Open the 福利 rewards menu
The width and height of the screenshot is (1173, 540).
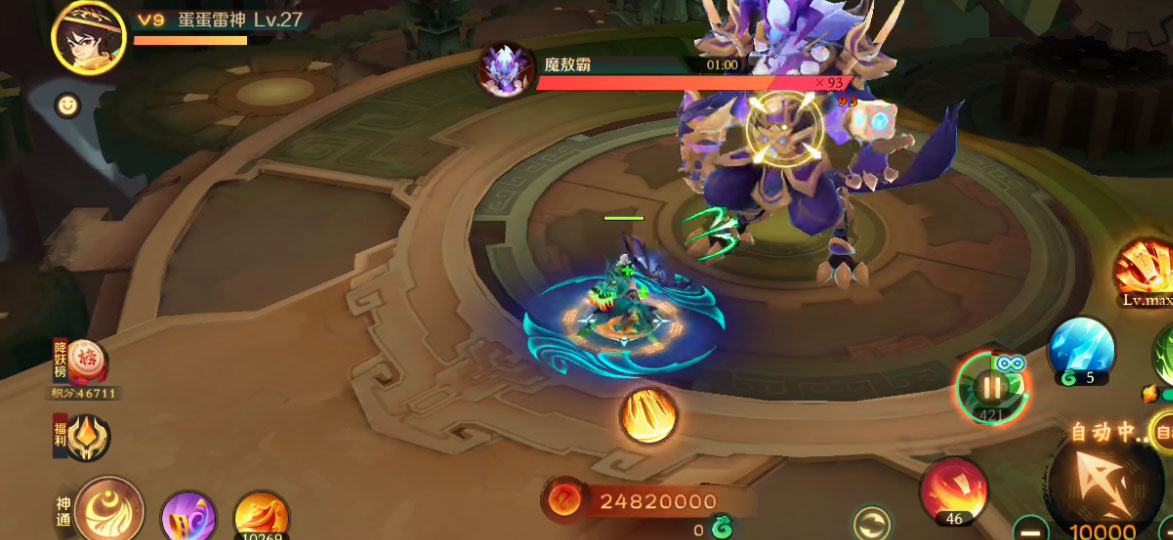pyautogui.click(x=88, y=438)
